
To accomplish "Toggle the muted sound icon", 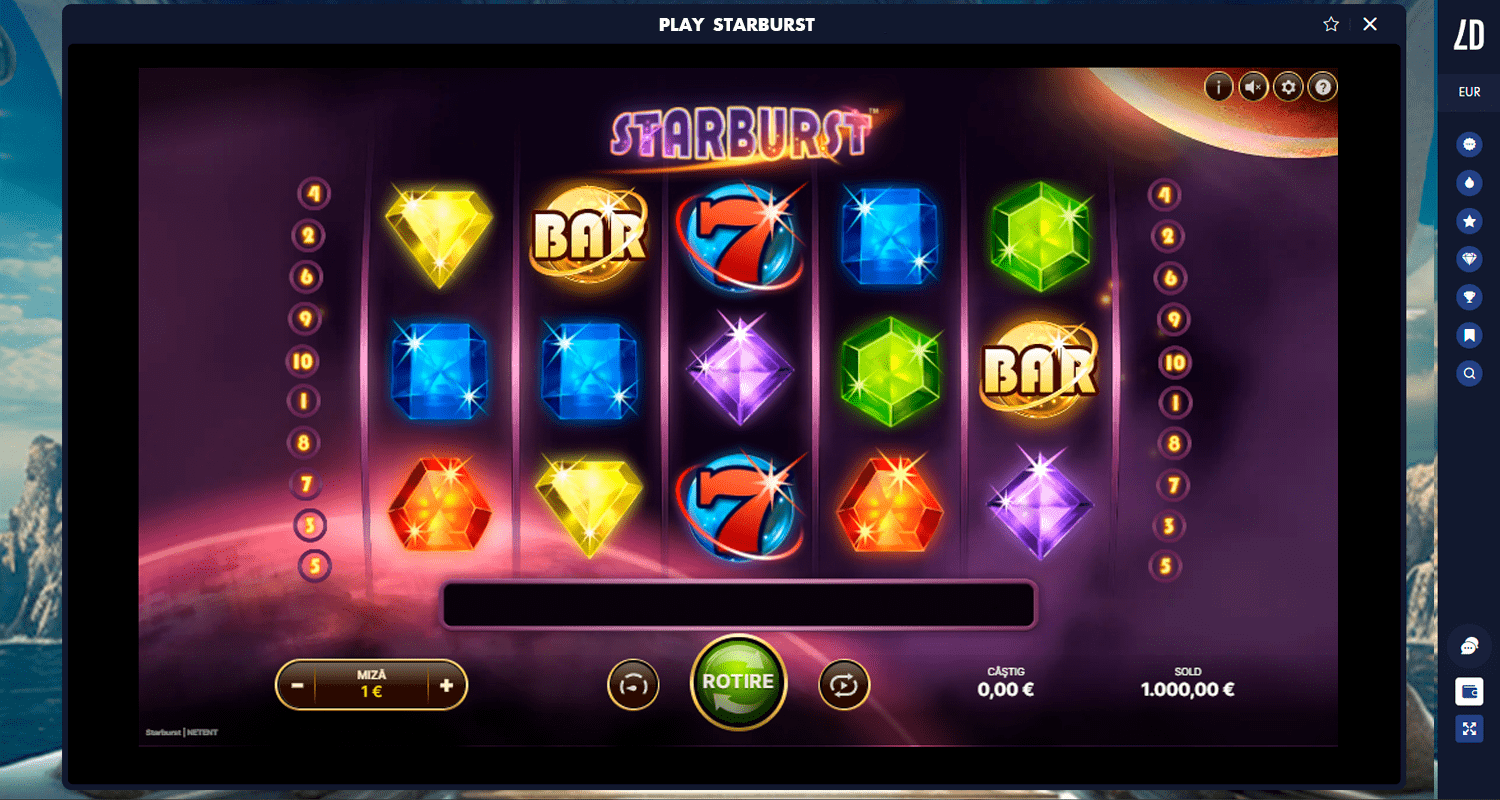I will (1253, 87).
